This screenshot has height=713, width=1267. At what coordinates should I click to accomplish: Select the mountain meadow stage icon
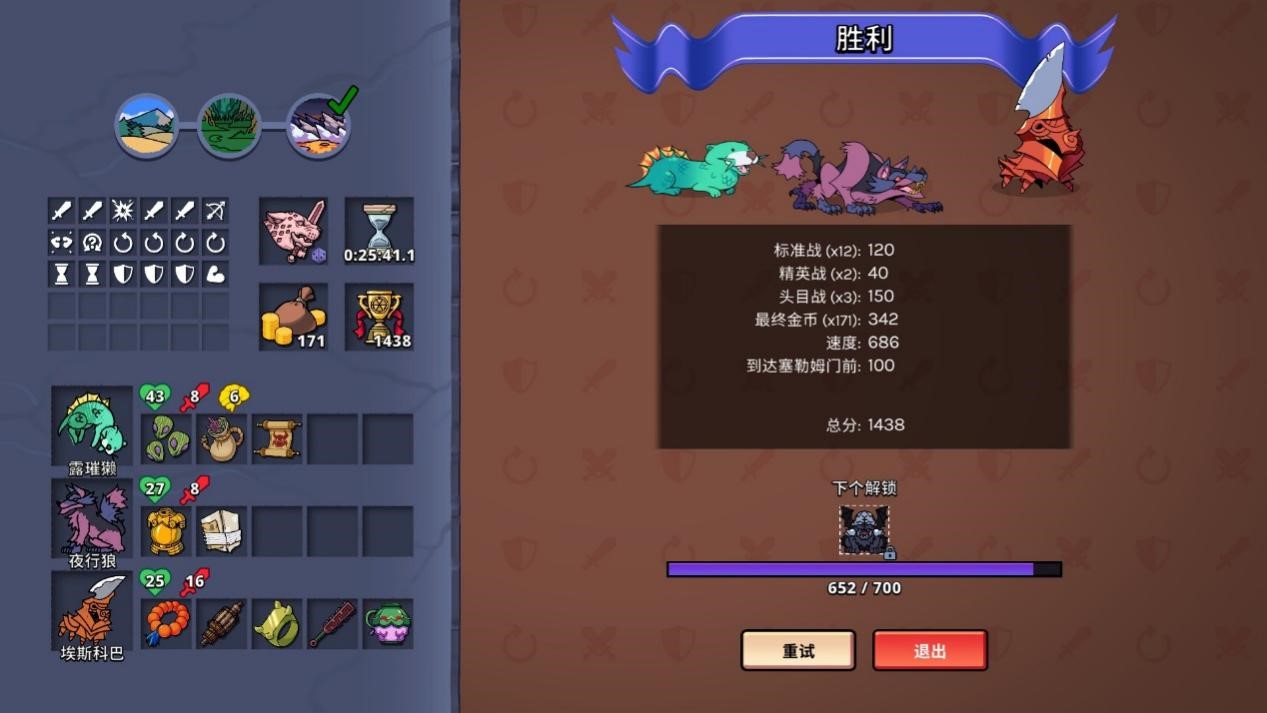(x=147, y=125)
